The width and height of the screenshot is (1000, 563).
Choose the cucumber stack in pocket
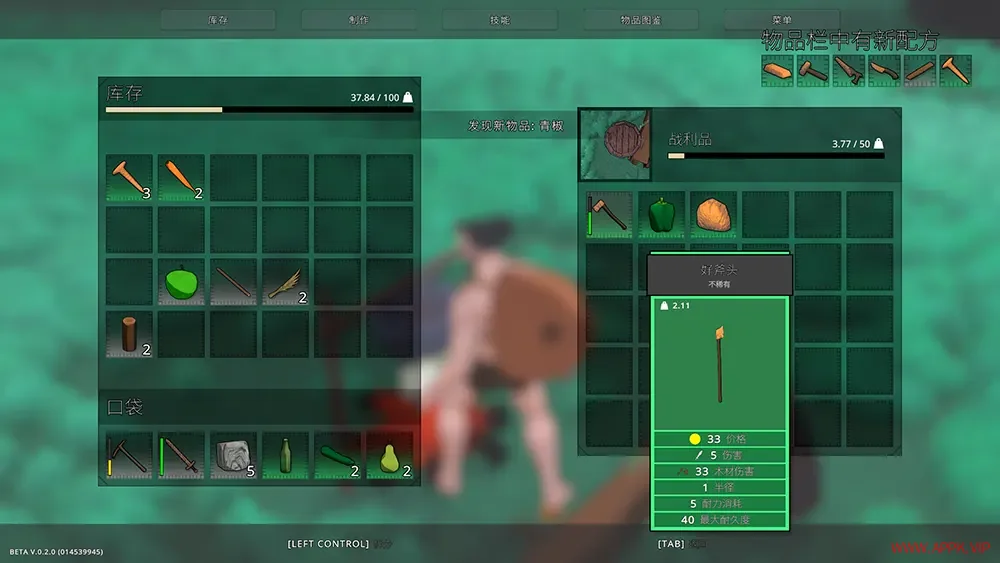[337, 456]
